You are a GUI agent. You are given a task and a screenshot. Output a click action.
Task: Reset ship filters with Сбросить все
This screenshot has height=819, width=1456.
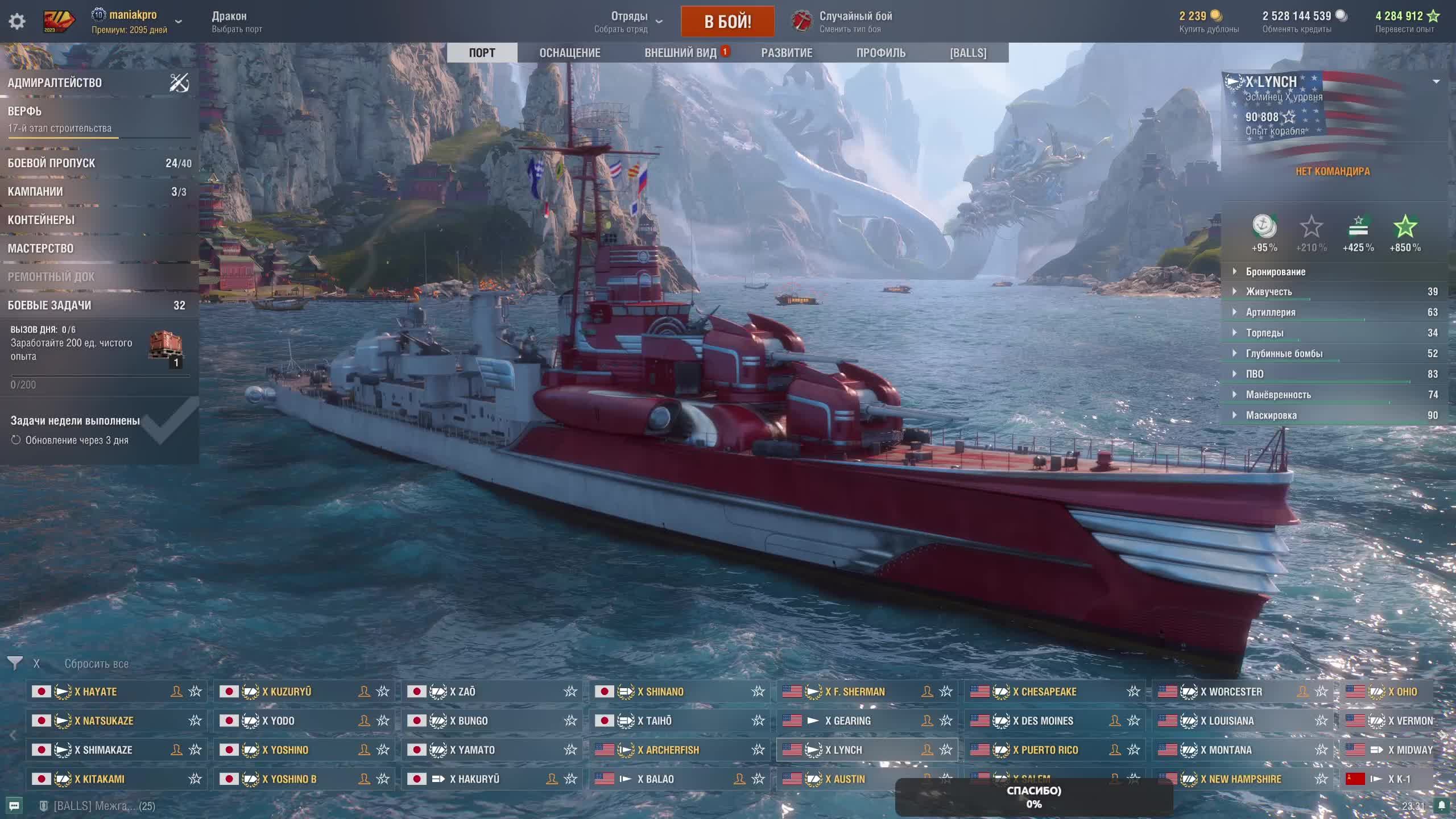96,664
